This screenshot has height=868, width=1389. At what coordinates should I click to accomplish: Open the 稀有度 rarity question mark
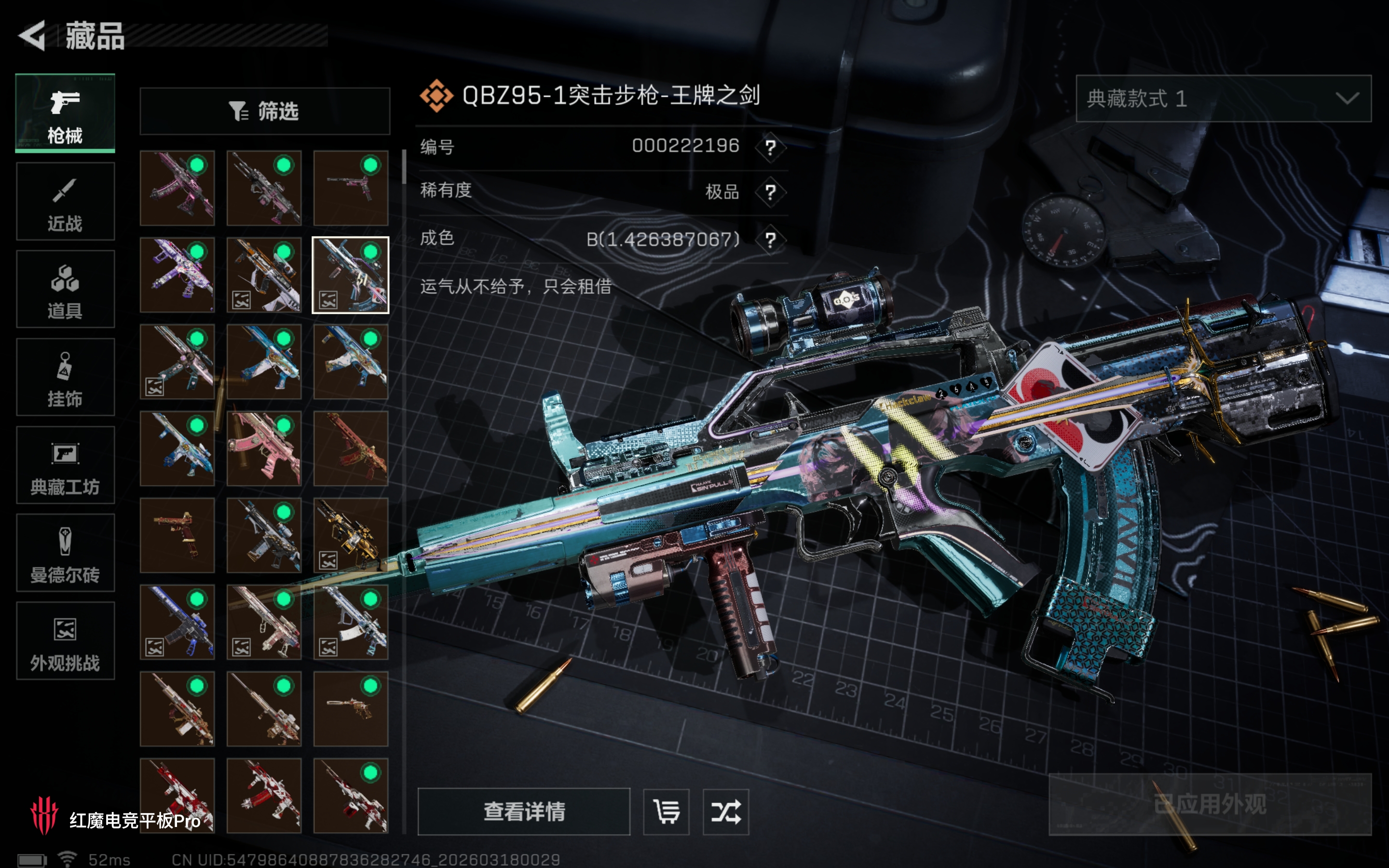(x=770, y=192)
